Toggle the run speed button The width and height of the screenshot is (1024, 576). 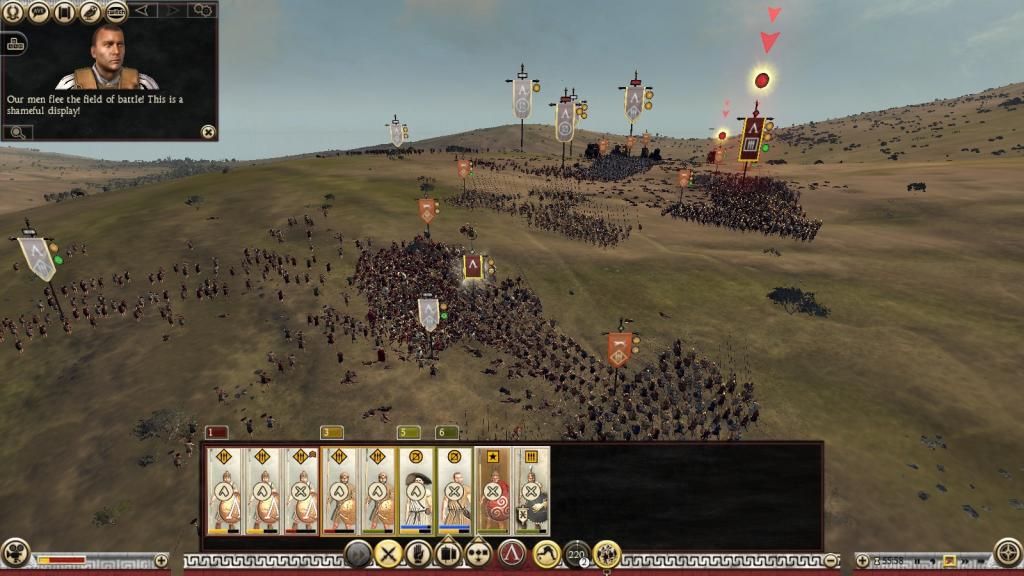pyautogui.click(x=546, y=553)
